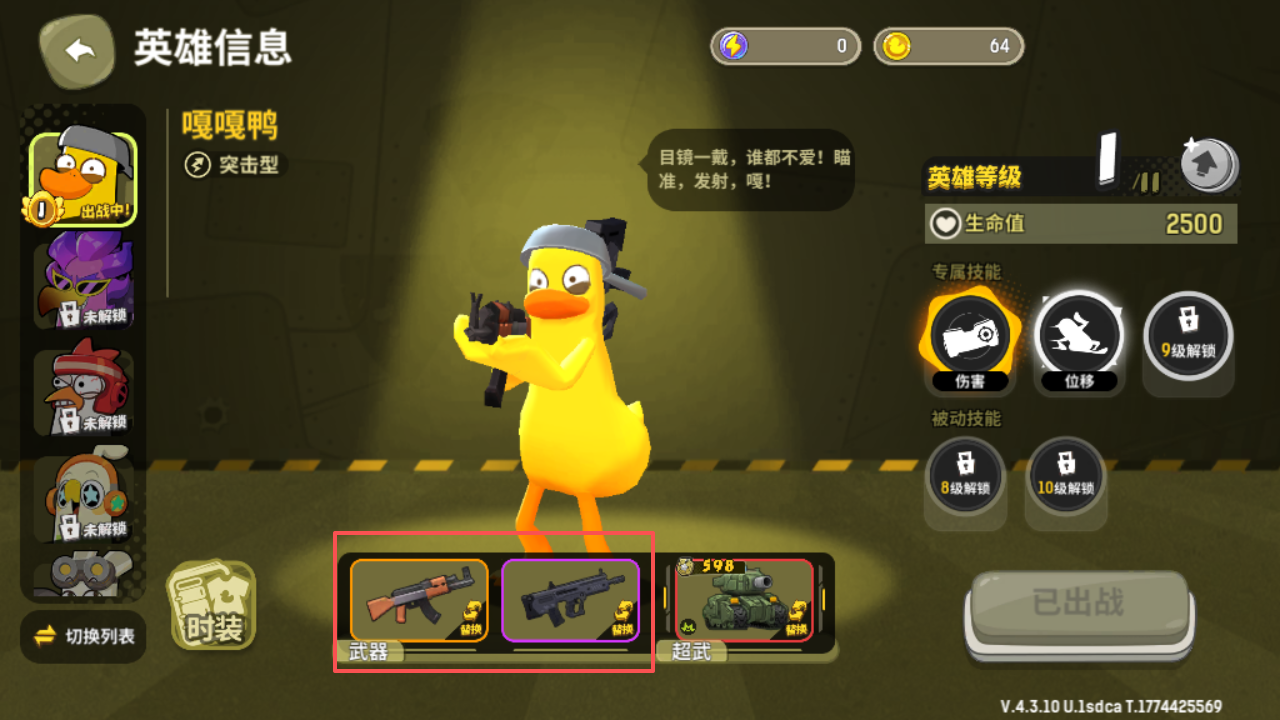
Task: Tap the gold coin currency counter
Action: pyautogui.click(x=948, y=46)
